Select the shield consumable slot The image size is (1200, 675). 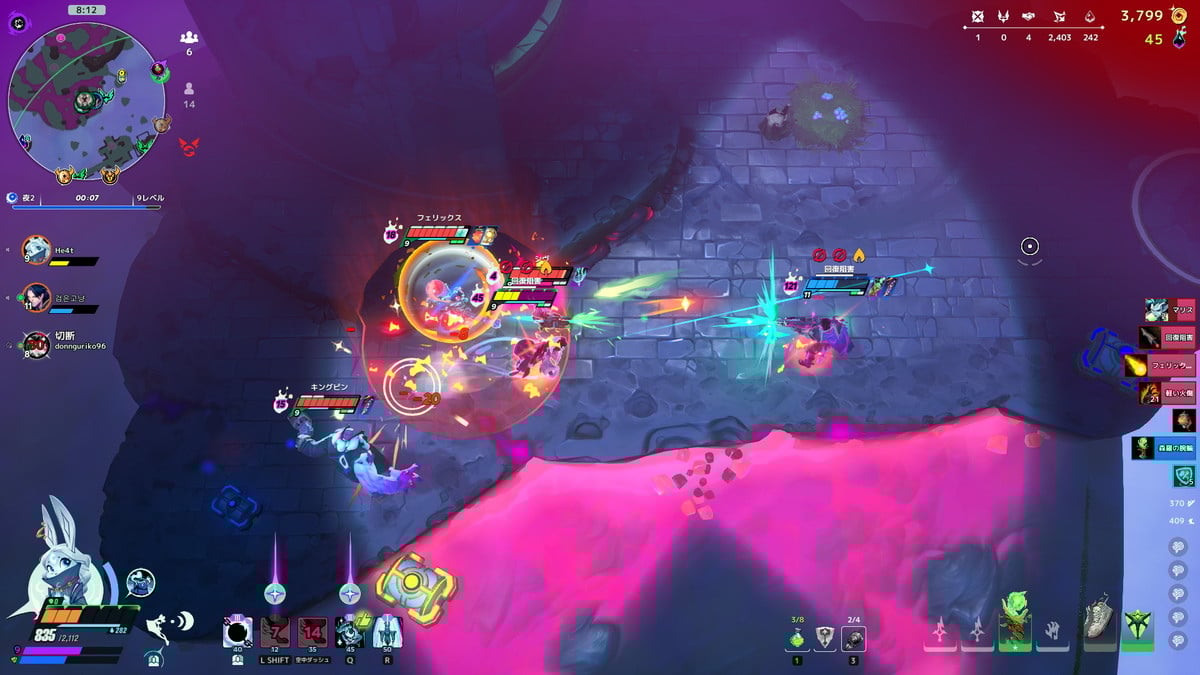[x=825, y=638]
